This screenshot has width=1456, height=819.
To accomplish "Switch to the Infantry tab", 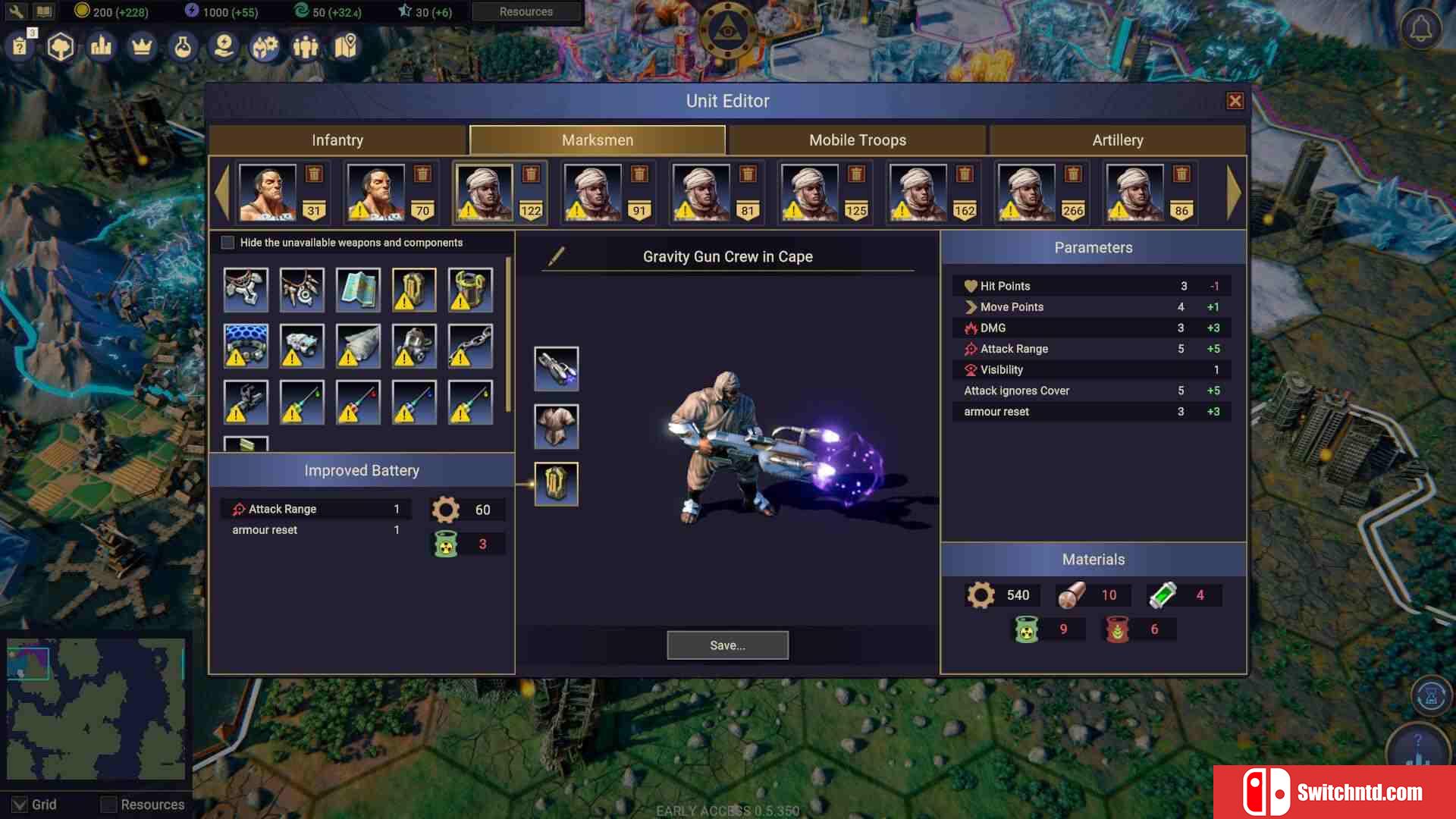I will click(337, 140).
